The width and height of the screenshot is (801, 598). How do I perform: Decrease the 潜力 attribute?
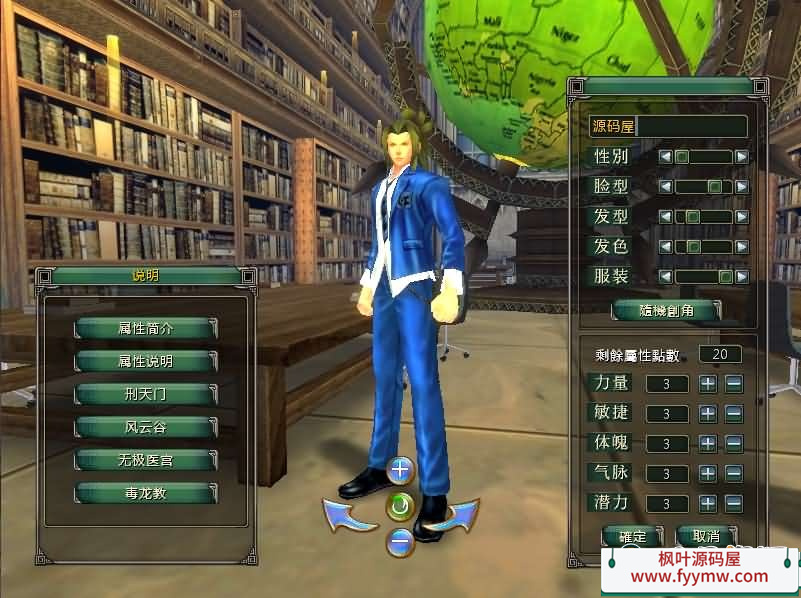[734, 503]
